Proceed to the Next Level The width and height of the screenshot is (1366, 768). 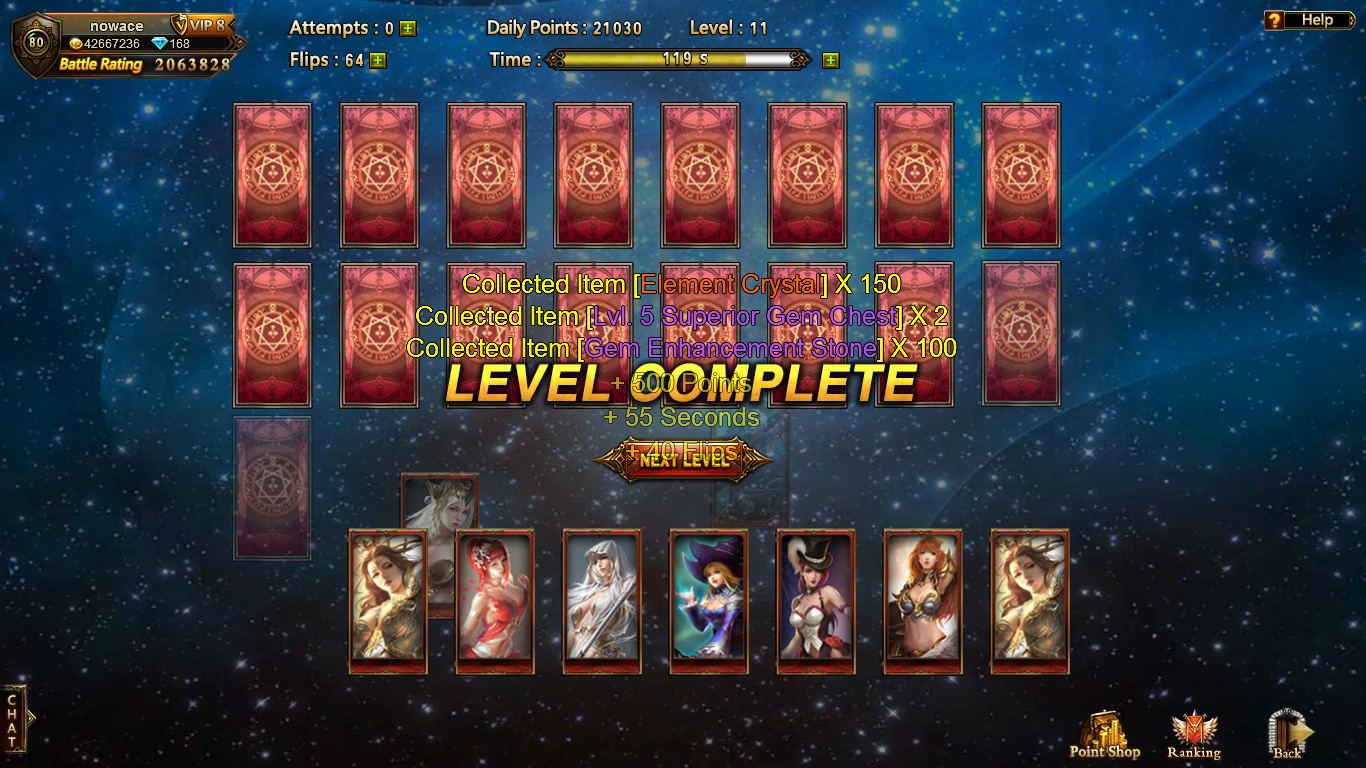click(684, 460)
